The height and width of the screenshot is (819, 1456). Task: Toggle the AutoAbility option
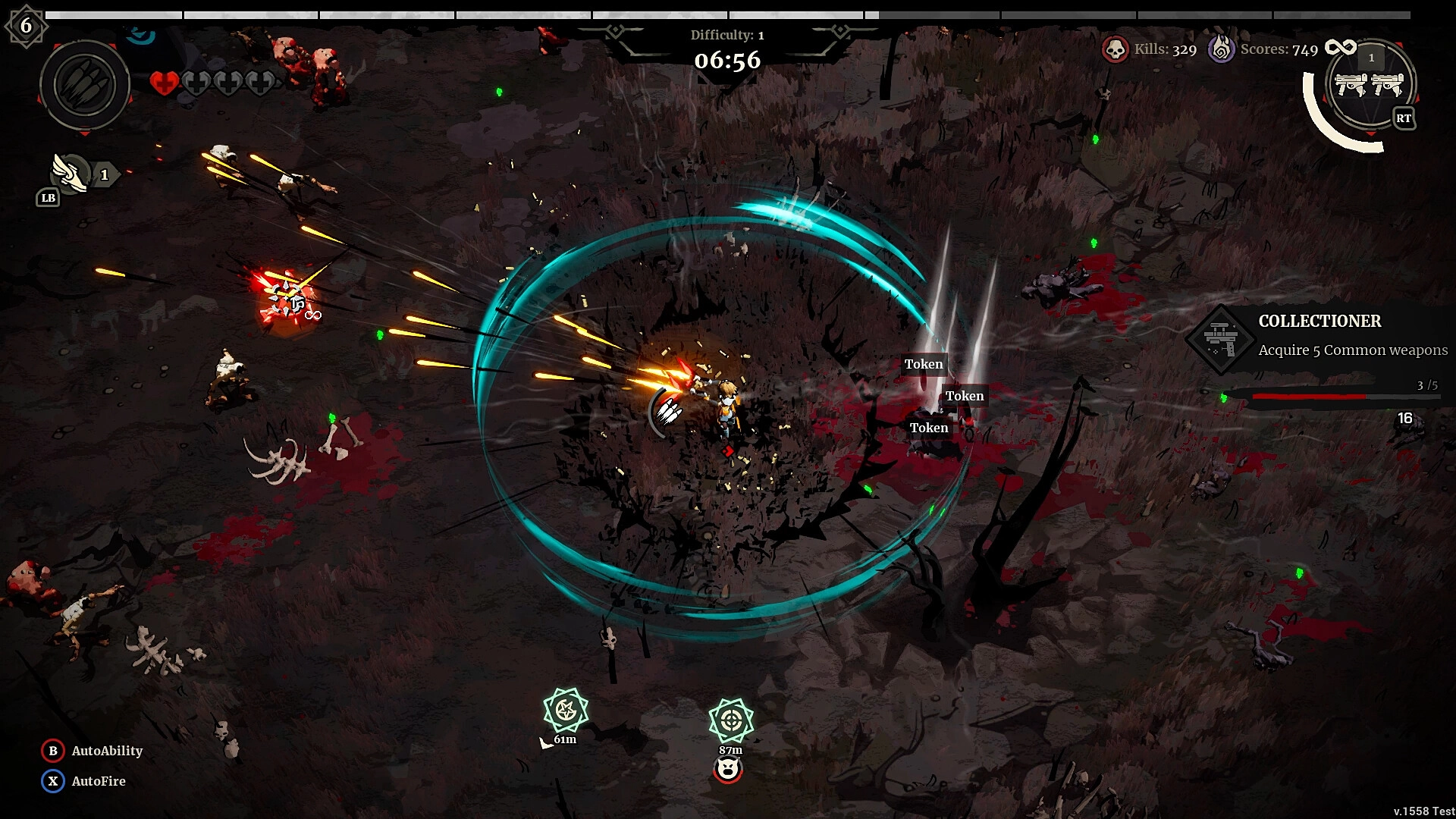(53, 751)
